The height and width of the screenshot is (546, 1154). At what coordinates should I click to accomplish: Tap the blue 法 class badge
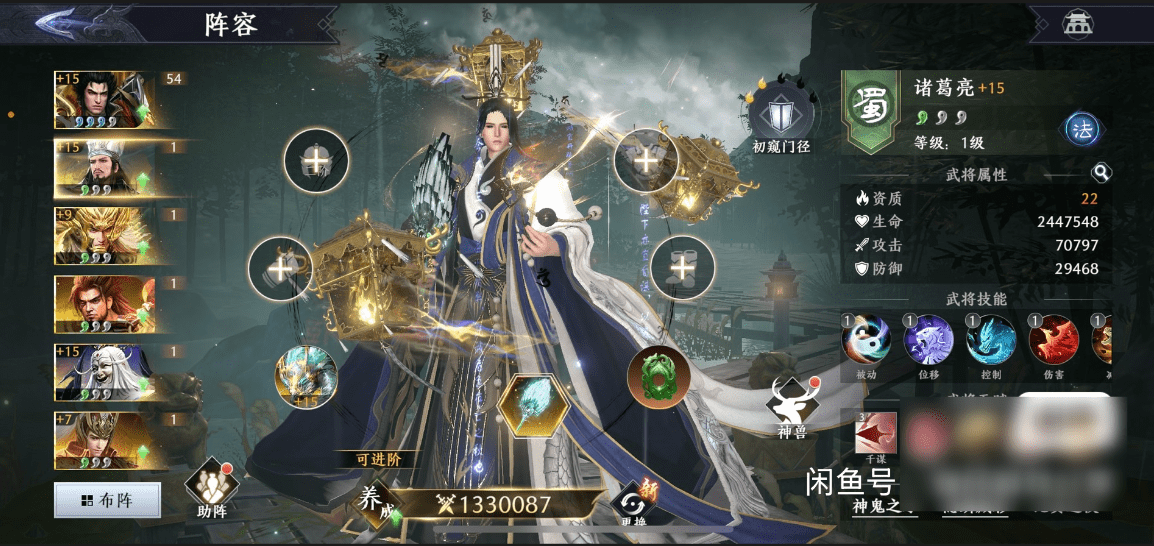1082,129
